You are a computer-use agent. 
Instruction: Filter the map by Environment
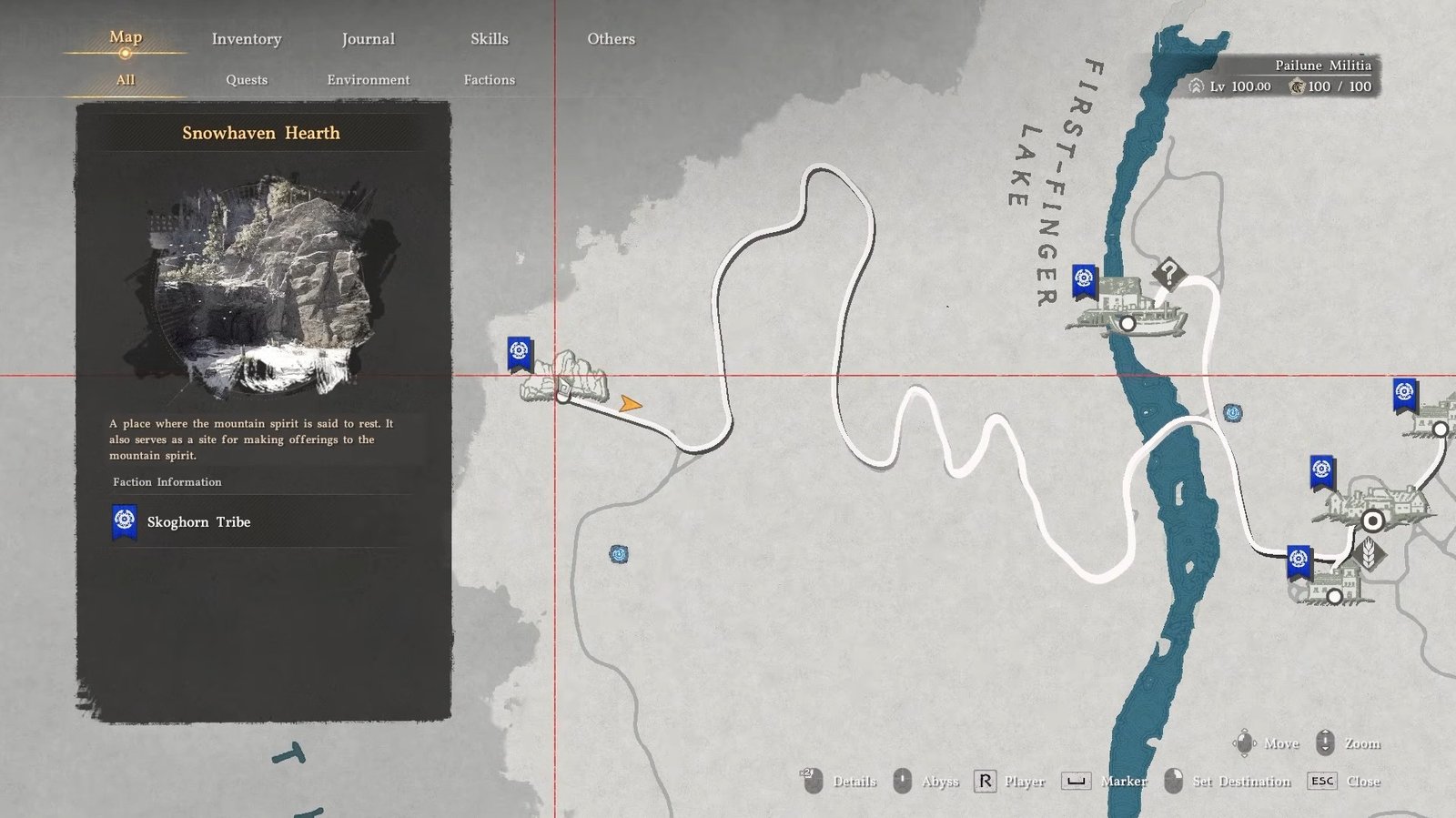(369, 80)
